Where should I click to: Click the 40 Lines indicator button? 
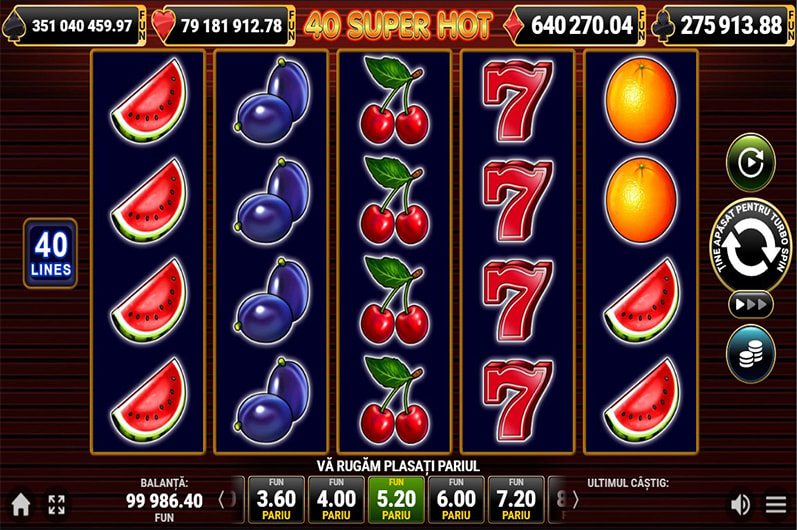tap(50, 254)
